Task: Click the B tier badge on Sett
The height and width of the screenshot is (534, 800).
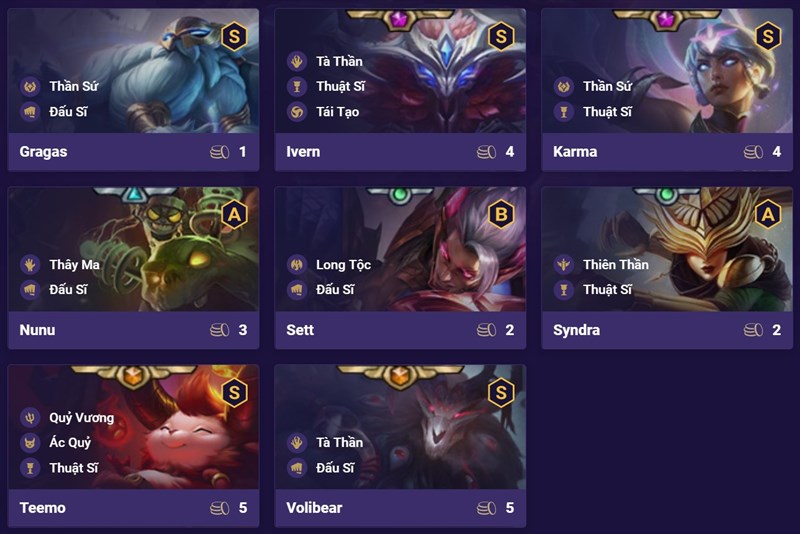Action: [501, 214]
